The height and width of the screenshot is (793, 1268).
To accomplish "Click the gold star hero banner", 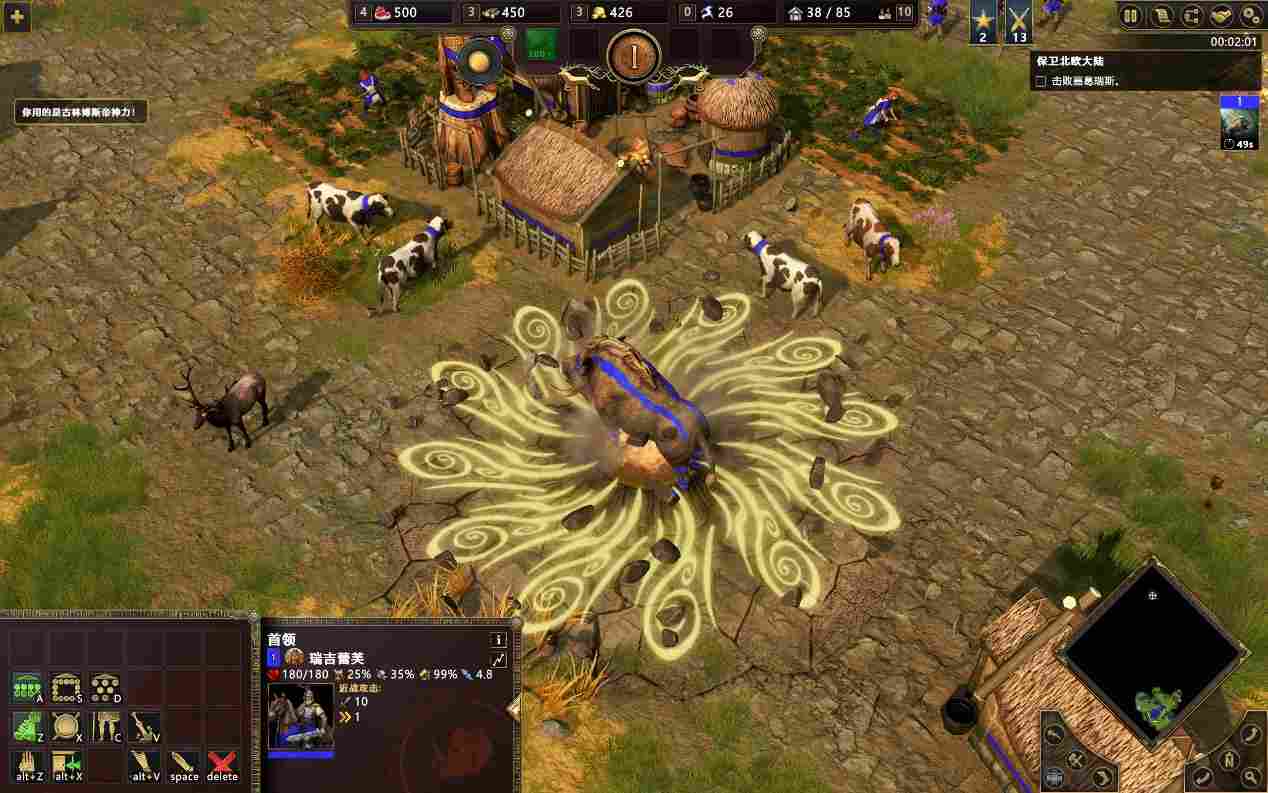I will pos(982,21).
